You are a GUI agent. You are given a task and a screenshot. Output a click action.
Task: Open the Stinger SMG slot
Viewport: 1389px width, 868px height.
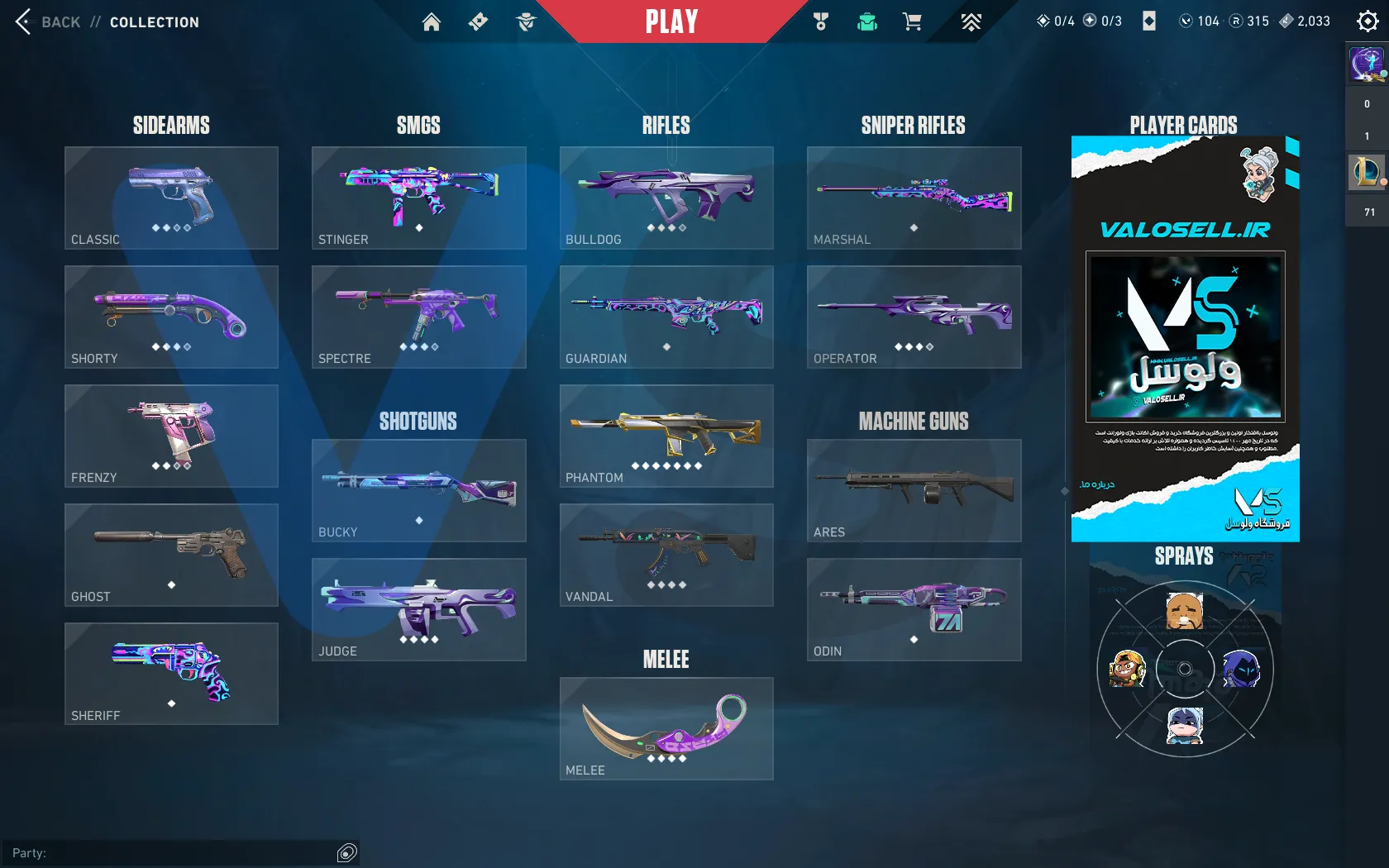coord(418,198)
